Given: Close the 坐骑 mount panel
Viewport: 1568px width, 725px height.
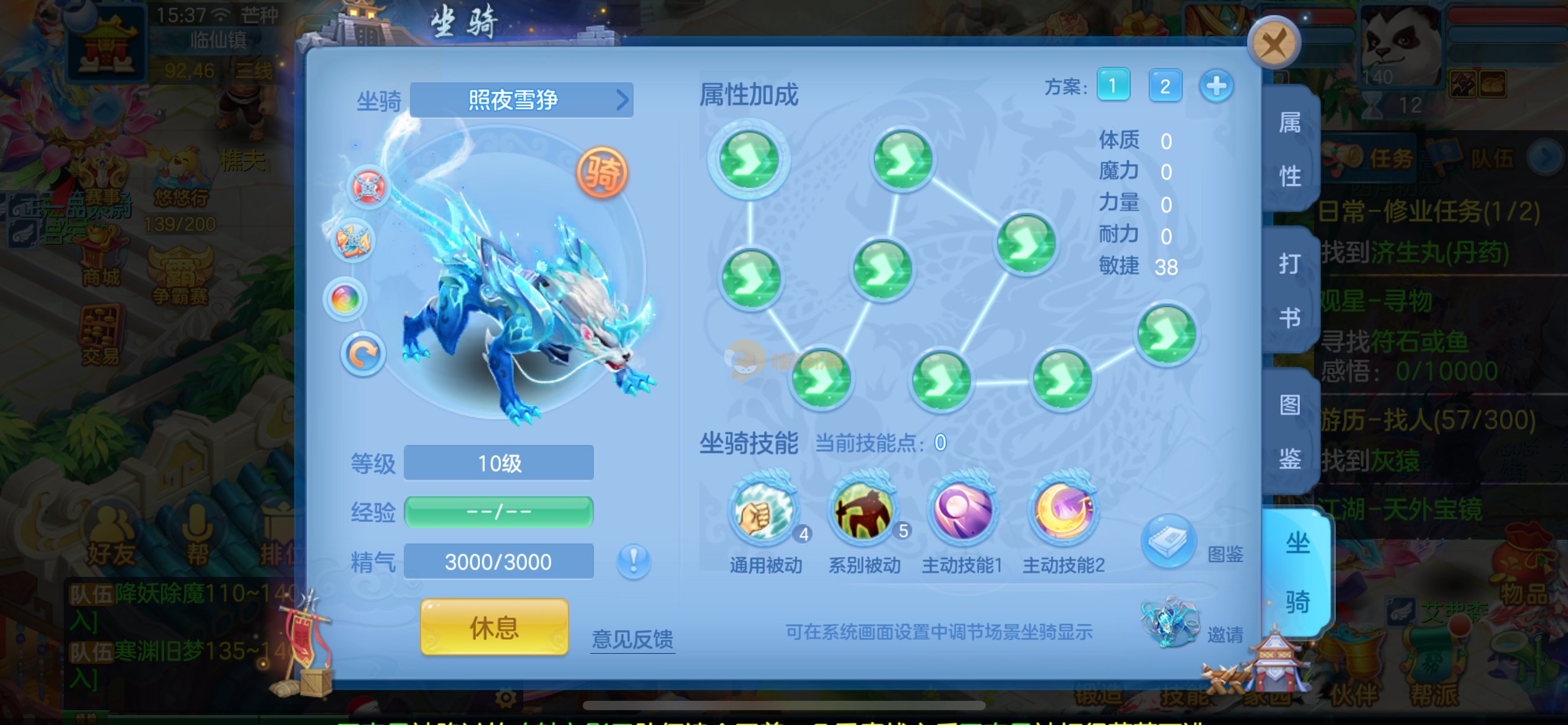Looking at the screenshot, I should coord(1273,44).
